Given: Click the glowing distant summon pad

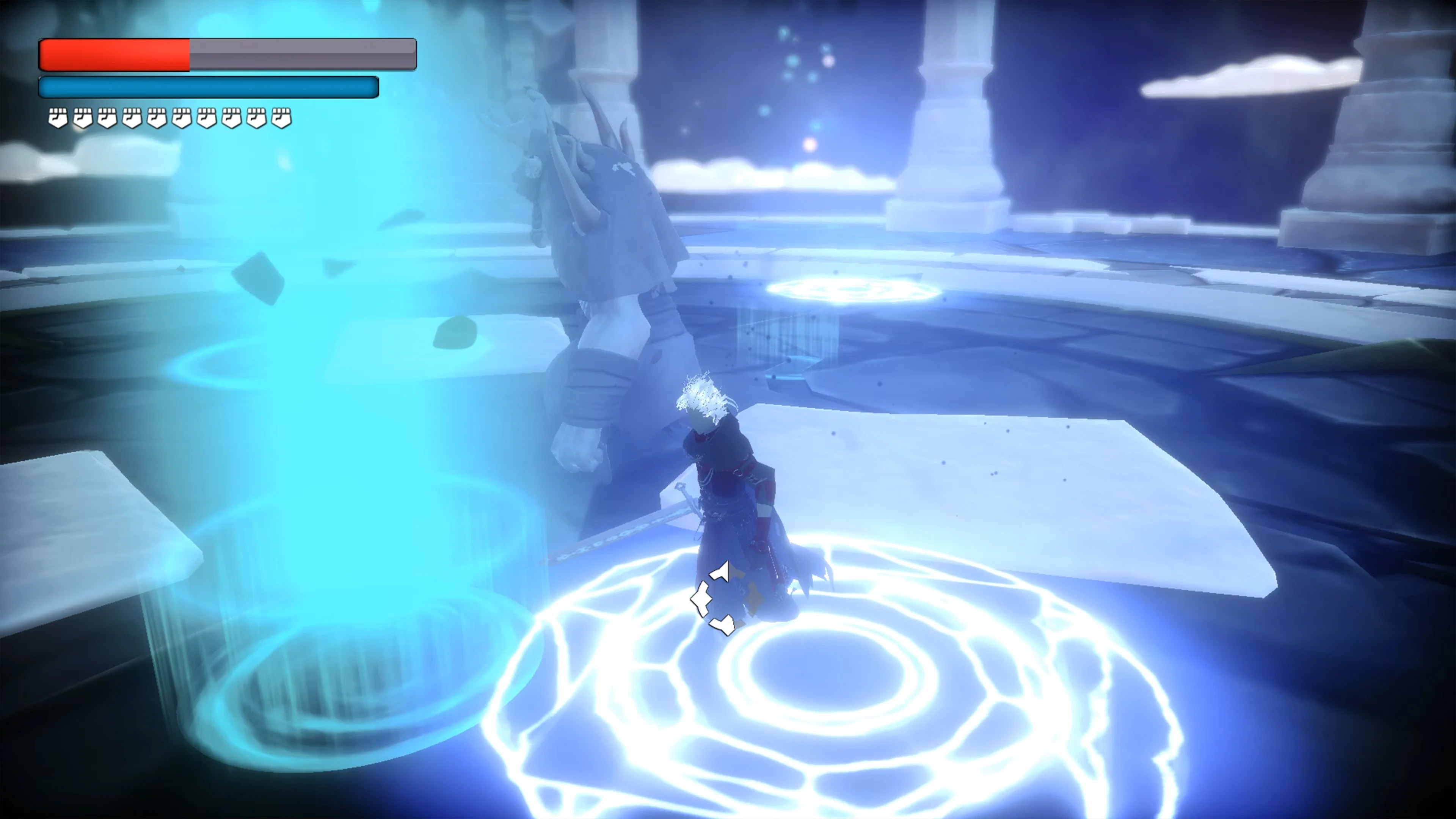Looking at the screenshot, I should click(859, 291).
